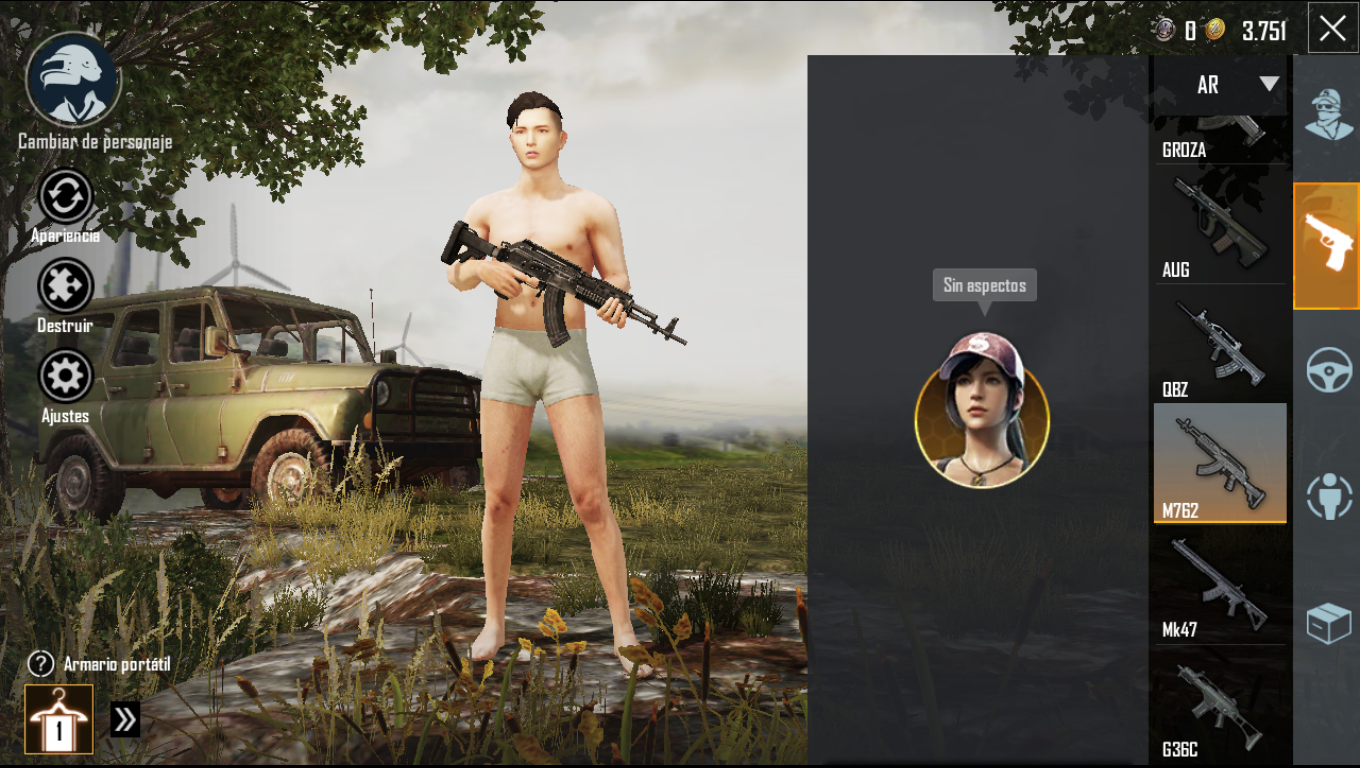This screenshot has width=1360, height=768.
Task: Expand the wardrobe with the double arrow
Action: 125,720
